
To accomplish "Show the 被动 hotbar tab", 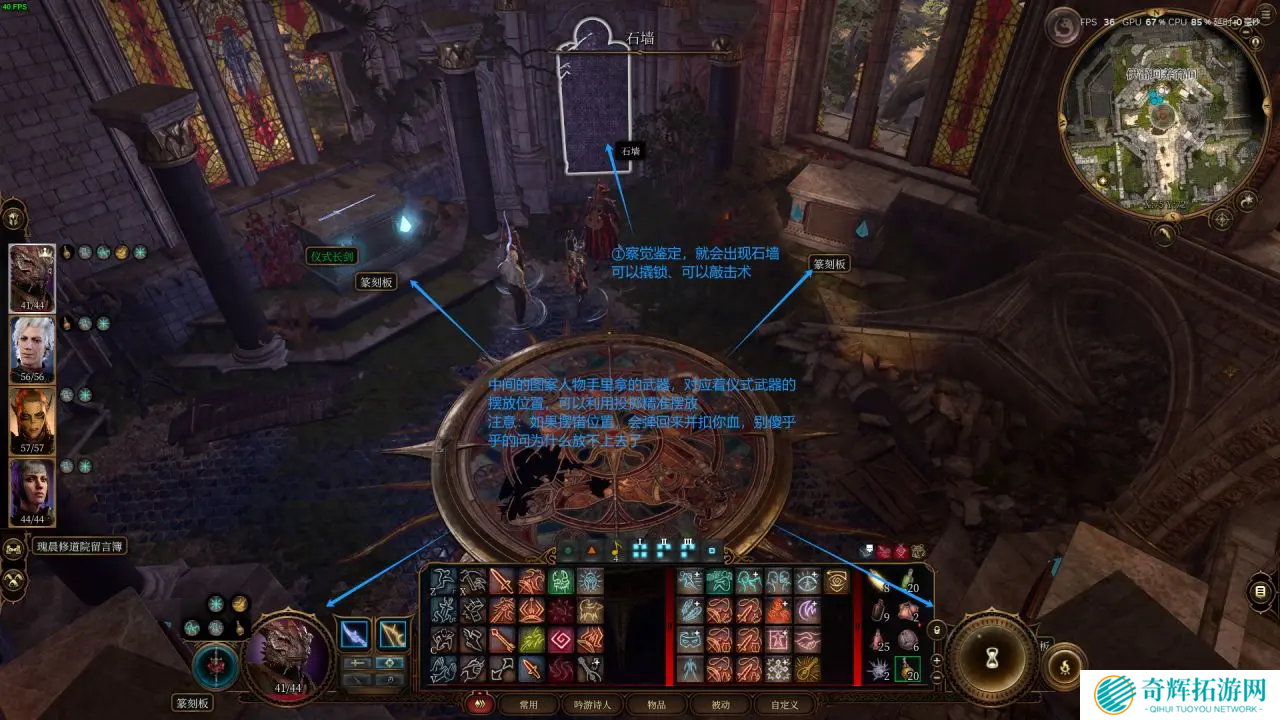I will (x=720, y=705).
